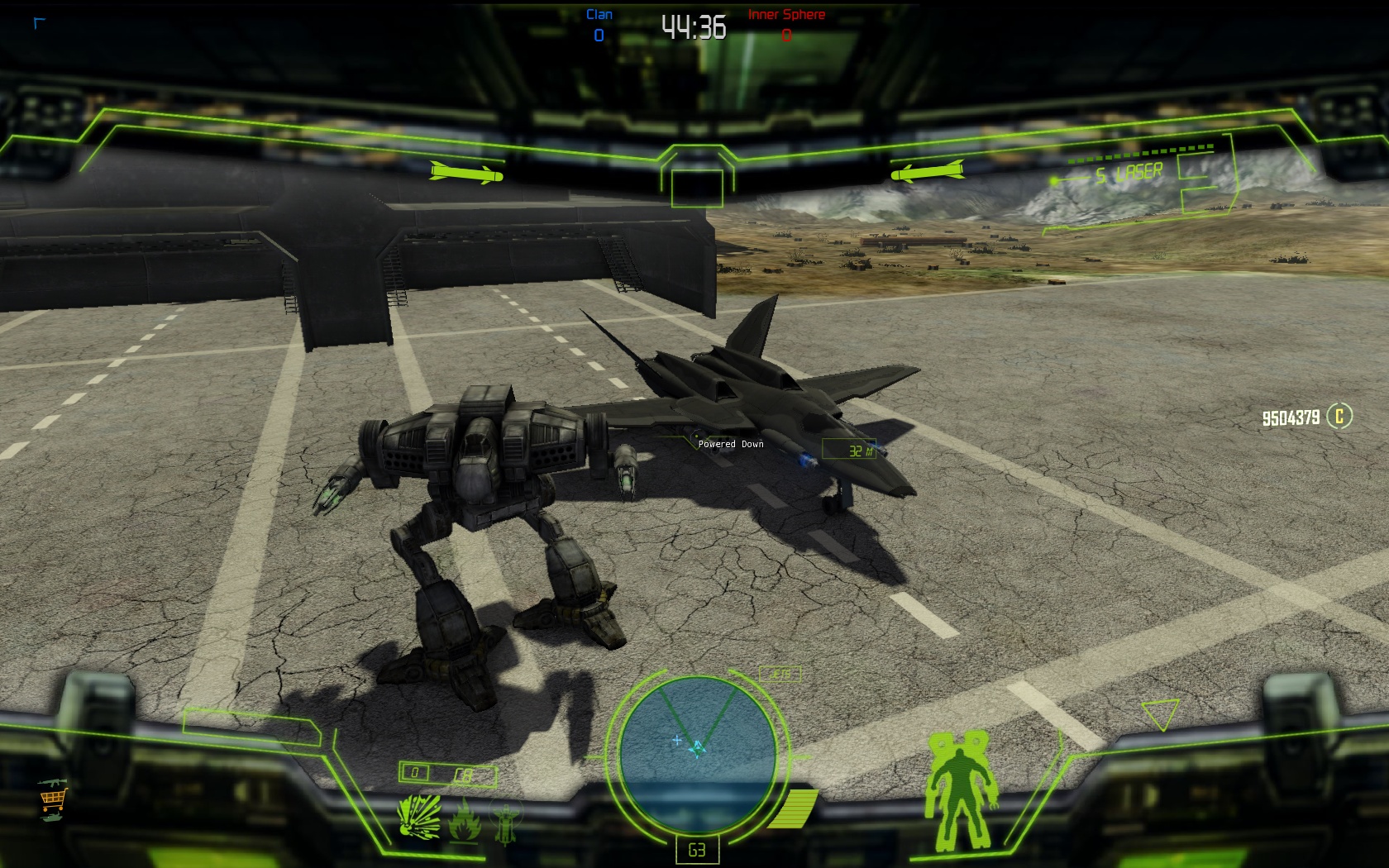Click the right missile ammo icon
This screenshot has height=868, width=1389.
click(x=927, y=172)
